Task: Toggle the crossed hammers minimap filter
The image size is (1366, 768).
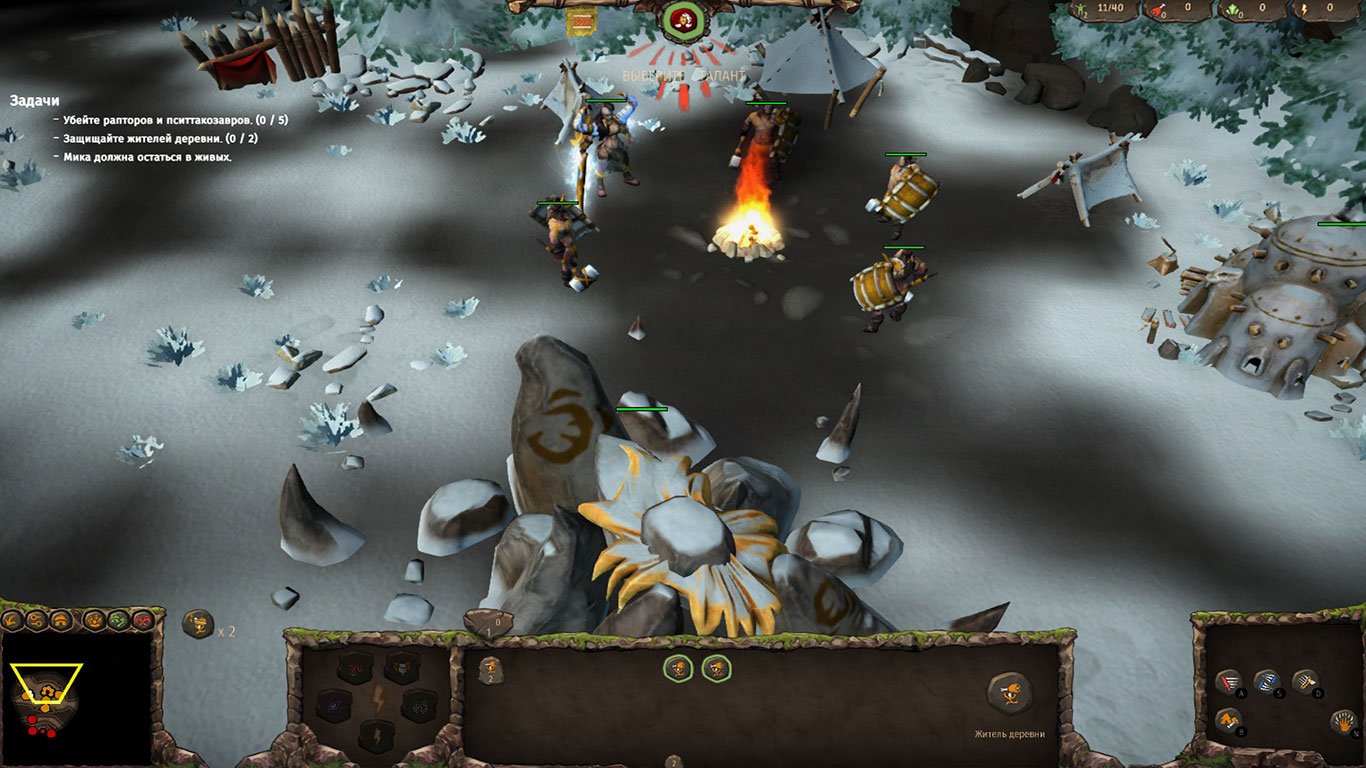Action: 141,620
